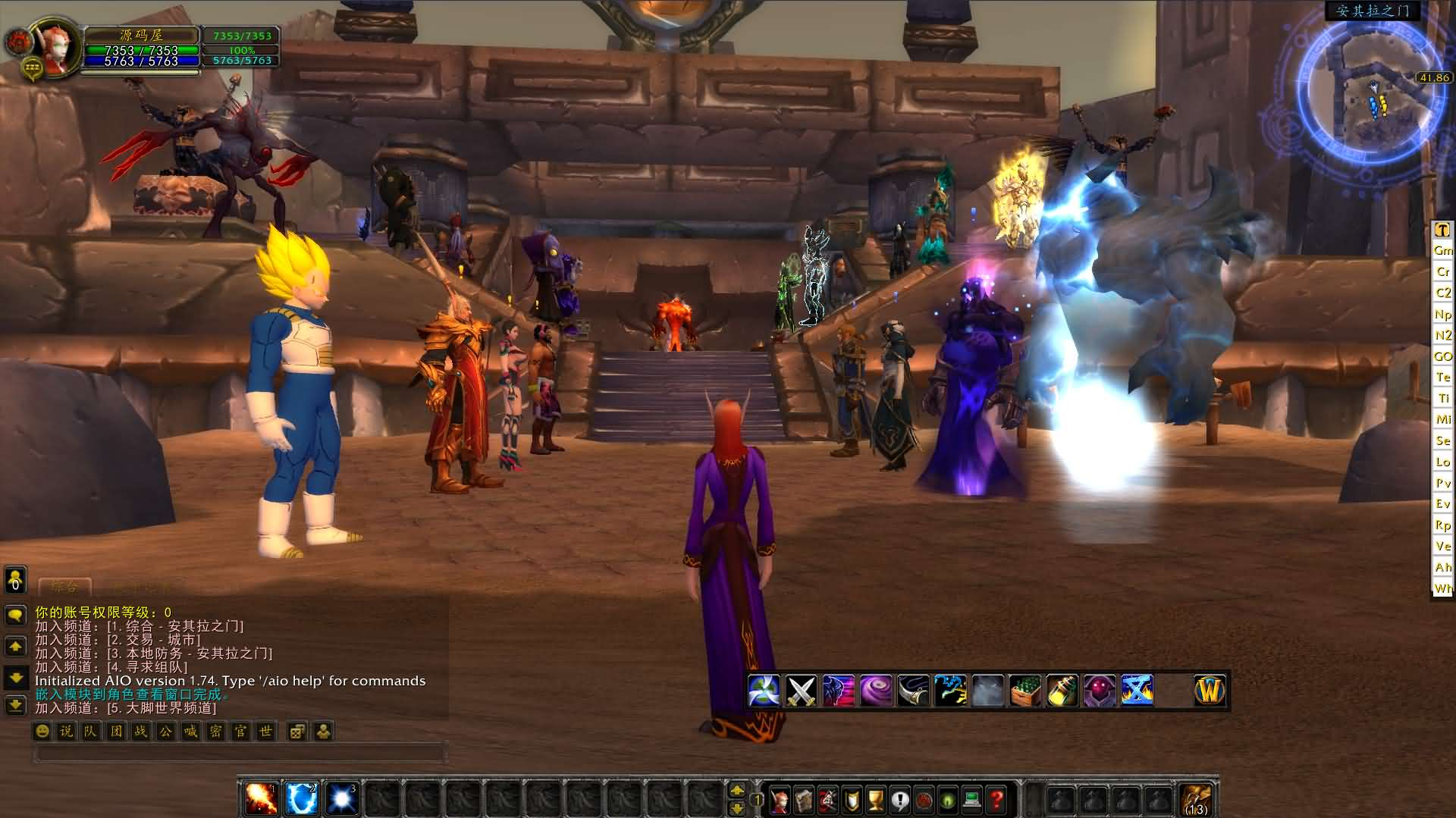
Task: Choose the 世 world channel button
Action: [x=265, y=731]
